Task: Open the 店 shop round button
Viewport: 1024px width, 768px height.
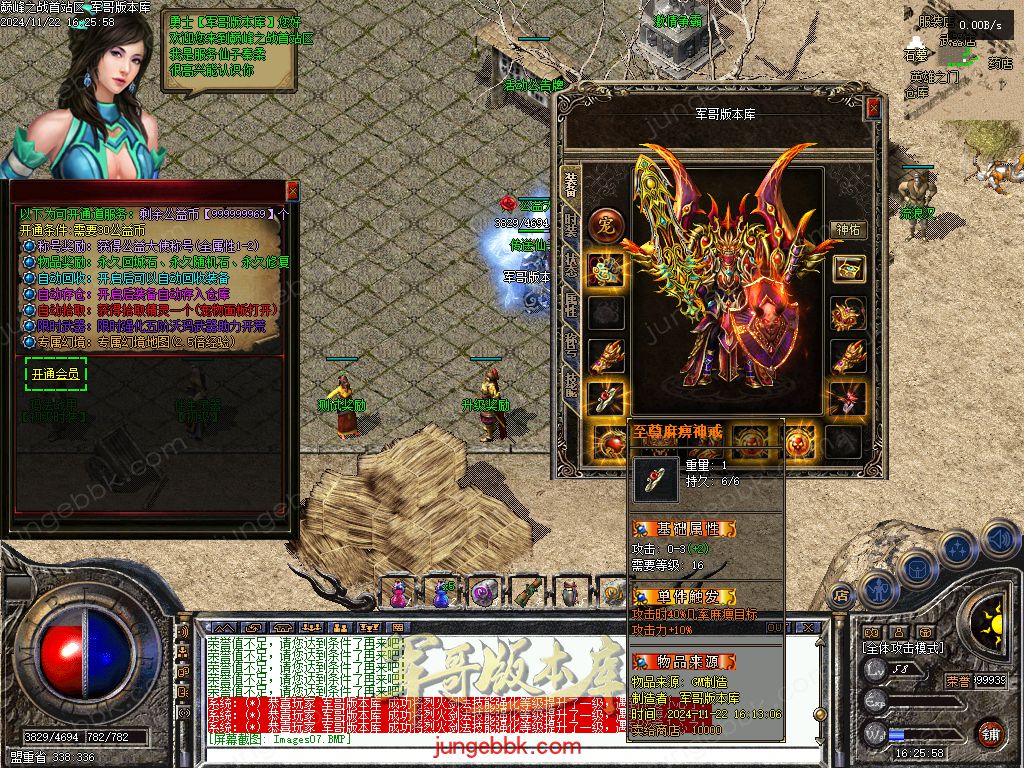Action: pyautogui.click(x=841, y=593)
